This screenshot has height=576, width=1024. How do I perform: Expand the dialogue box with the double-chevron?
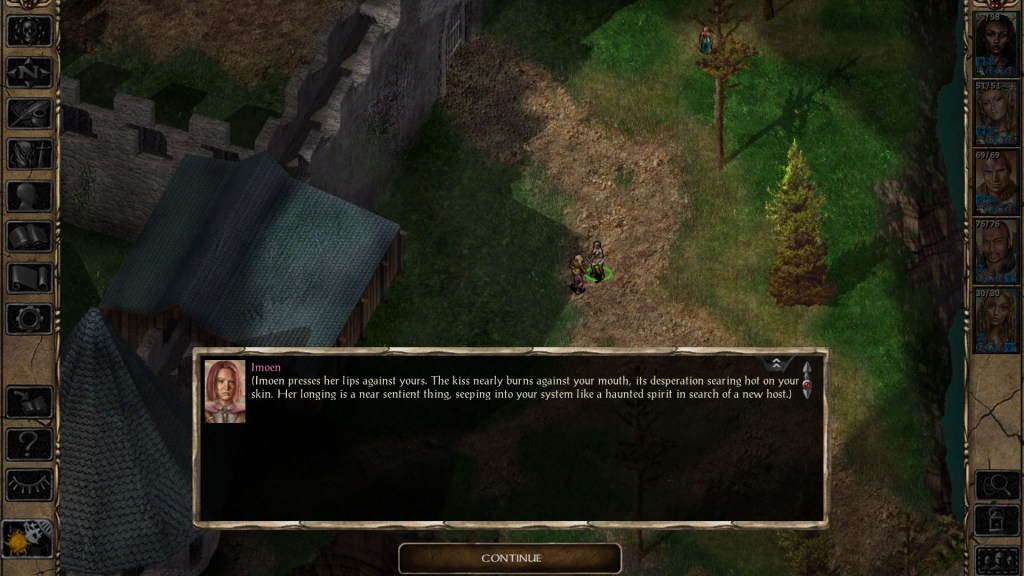point(778,365)
